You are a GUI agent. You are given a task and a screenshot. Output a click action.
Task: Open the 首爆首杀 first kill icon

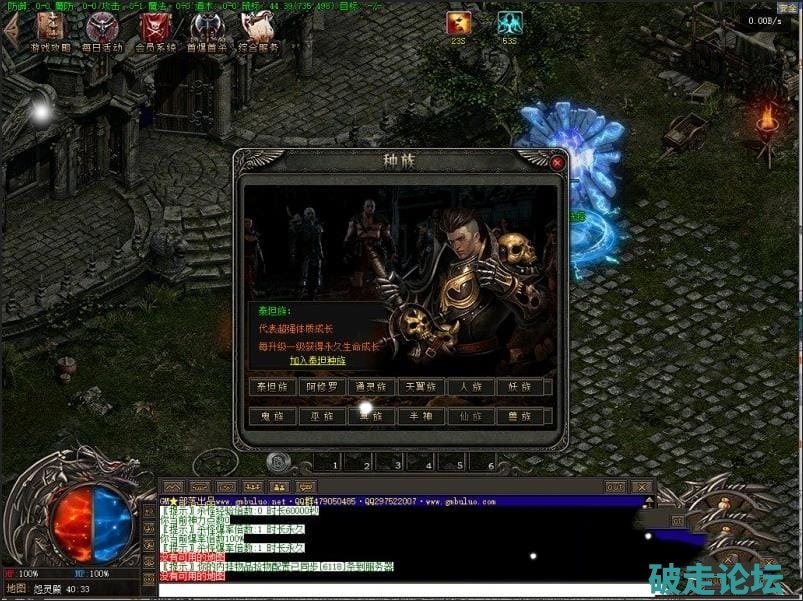(x=207, y=31)
